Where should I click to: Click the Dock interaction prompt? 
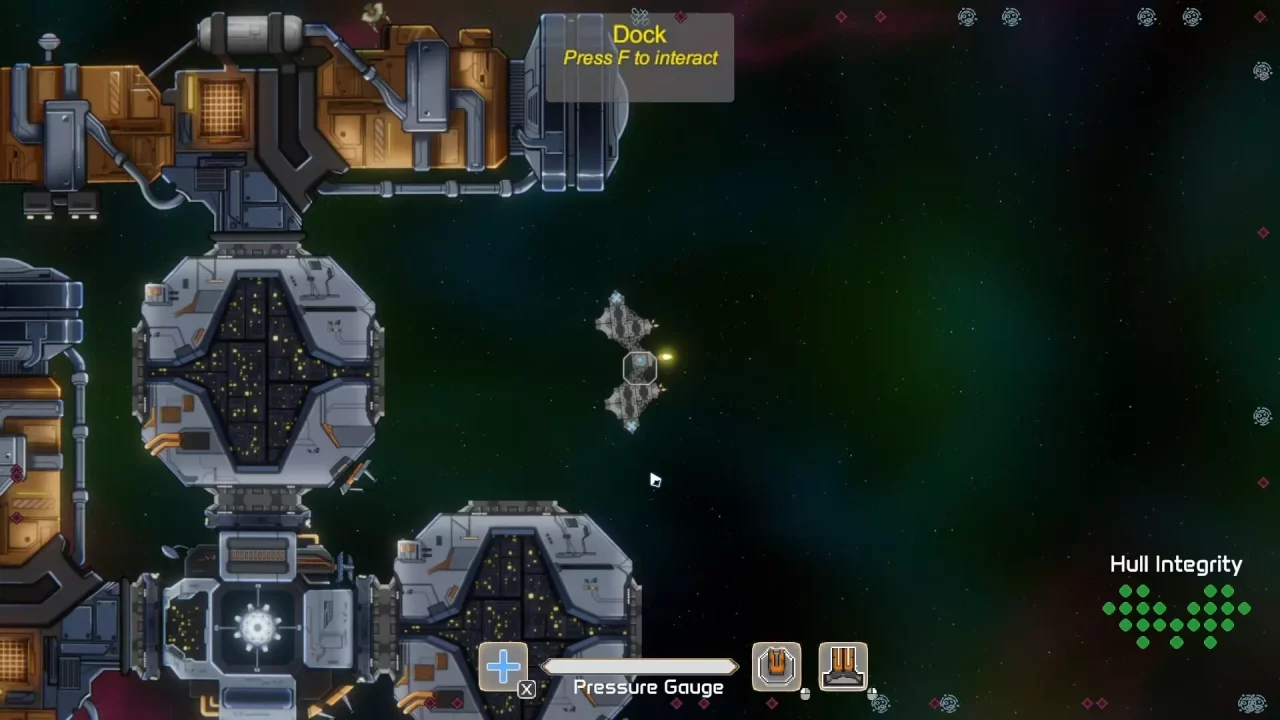[640, 34]
